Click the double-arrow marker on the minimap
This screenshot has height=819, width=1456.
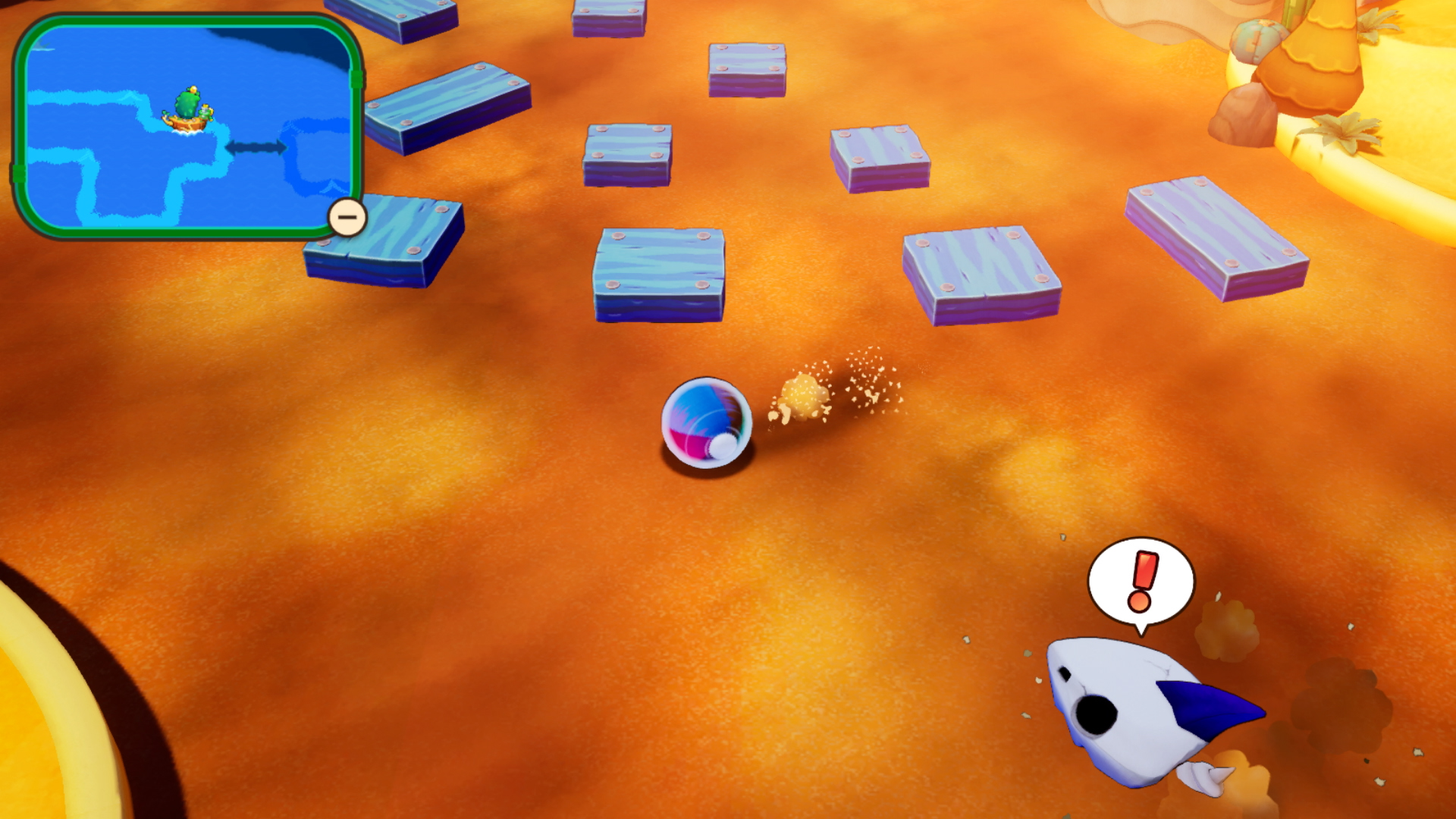(x=256, y=147)
